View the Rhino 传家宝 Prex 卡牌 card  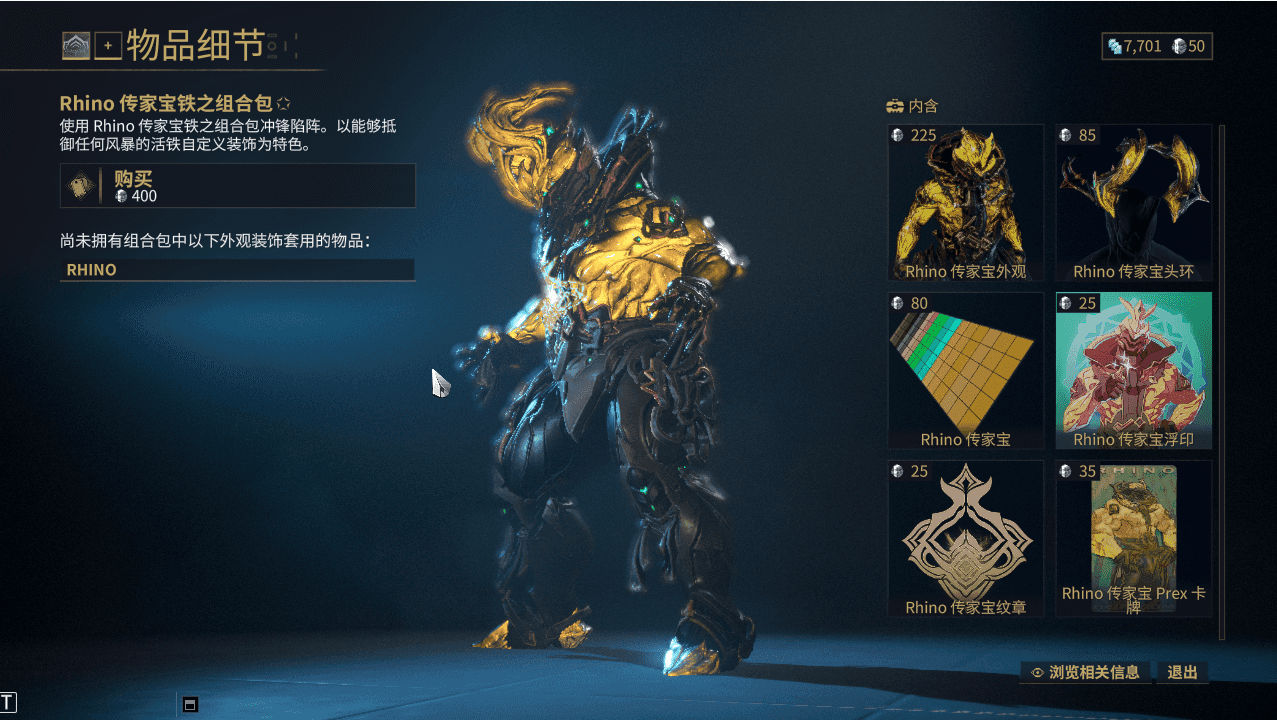click(1133, 538)
